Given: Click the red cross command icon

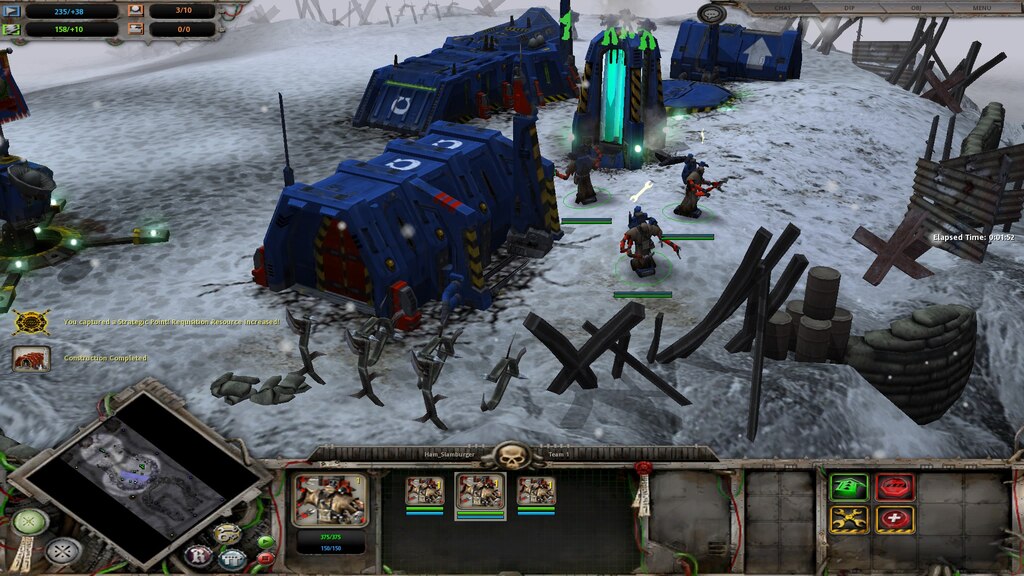Looking at the screenshot, I should (x=895, y=520).
